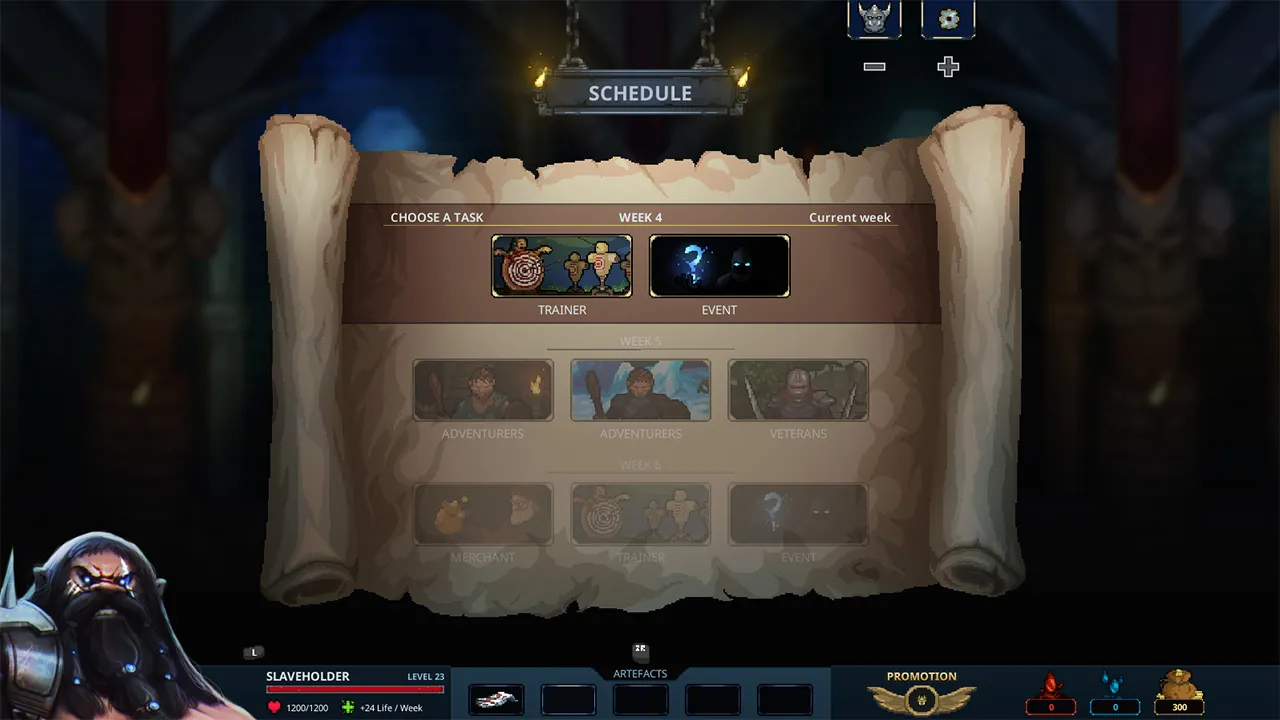Click the red health progress bar

tap(356, 690)
